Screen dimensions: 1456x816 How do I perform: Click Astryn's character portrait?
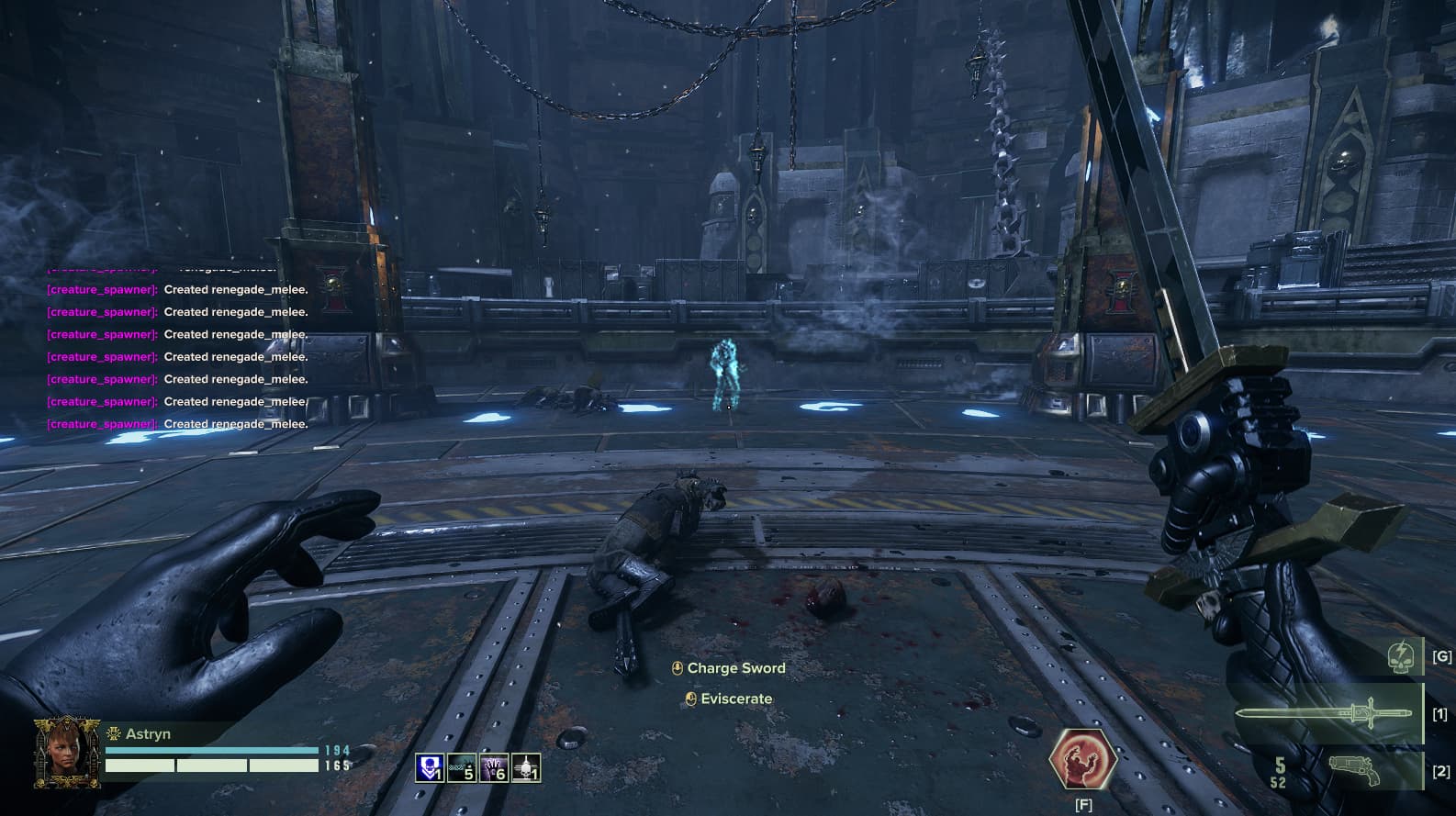coord(67,753)
